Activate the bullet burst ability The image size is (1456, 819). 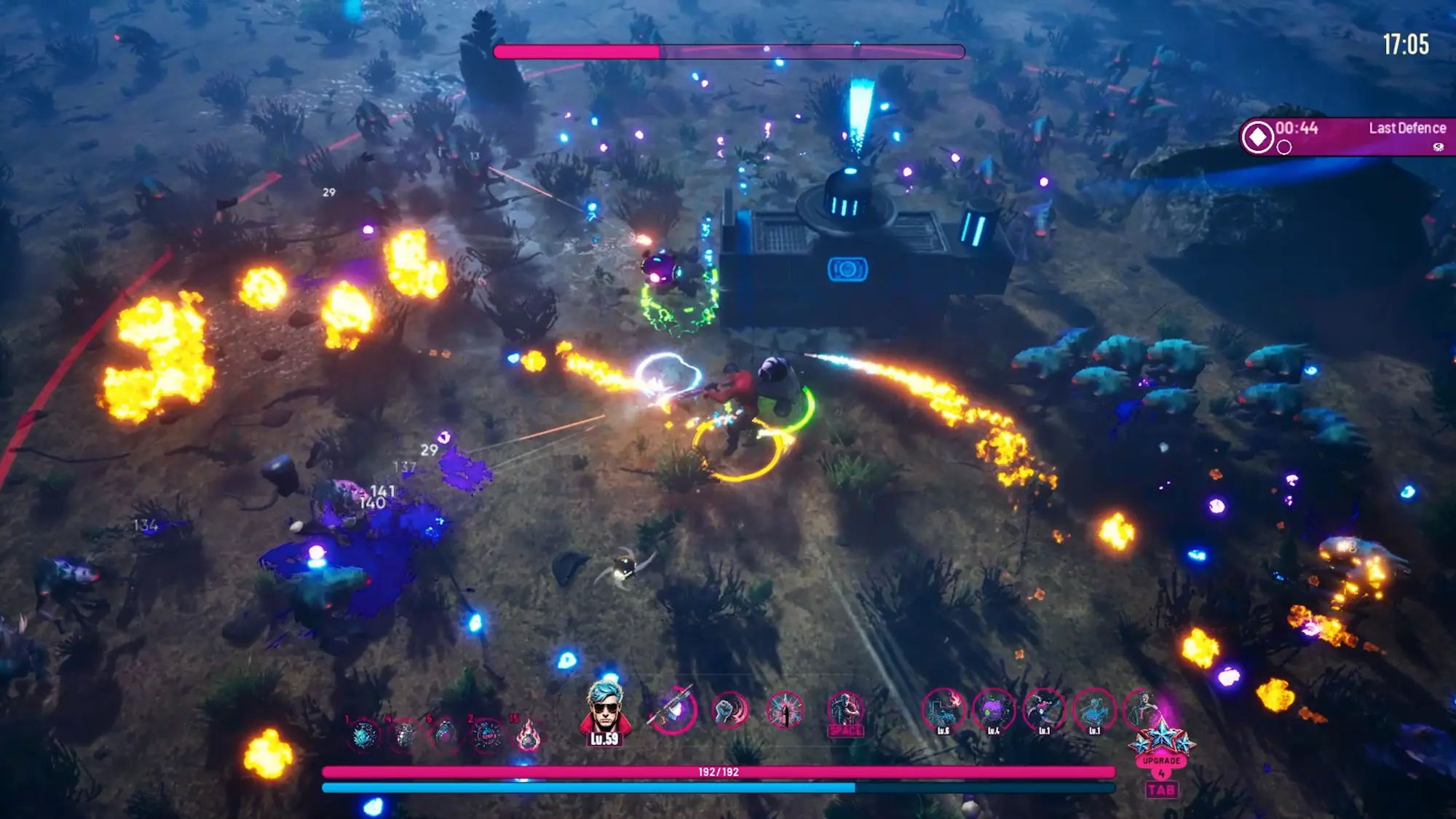[x=785, y=710]
